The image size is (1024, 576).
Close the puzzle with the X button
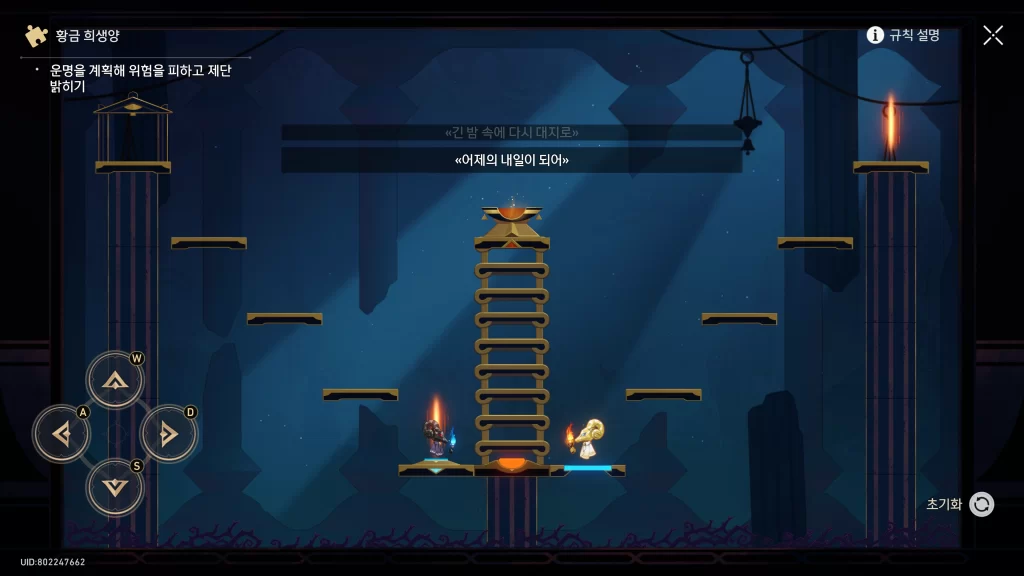[x=992, y=35]
